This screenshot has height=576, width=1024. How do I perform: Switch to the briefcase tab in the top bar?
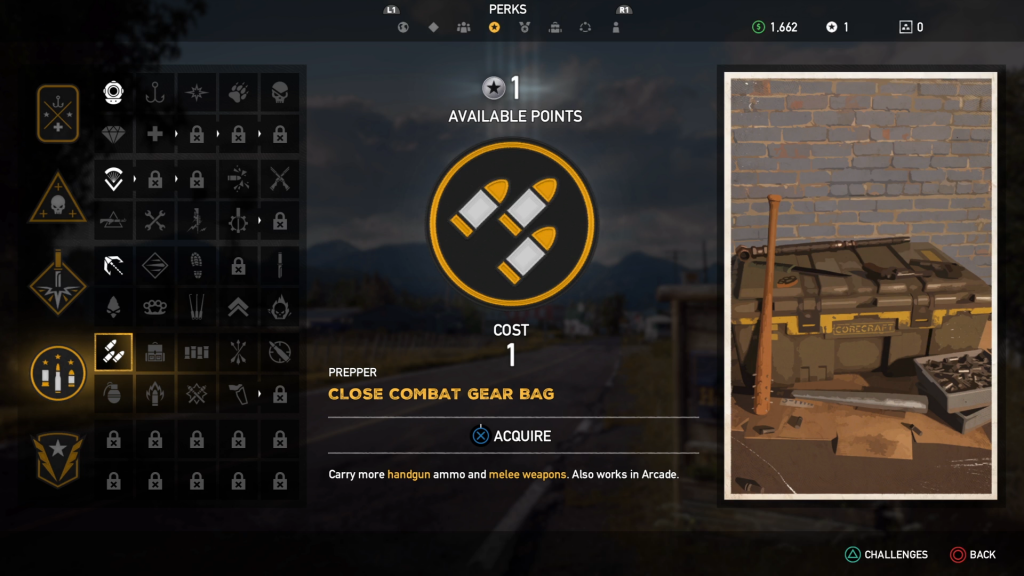coord(555,27)
